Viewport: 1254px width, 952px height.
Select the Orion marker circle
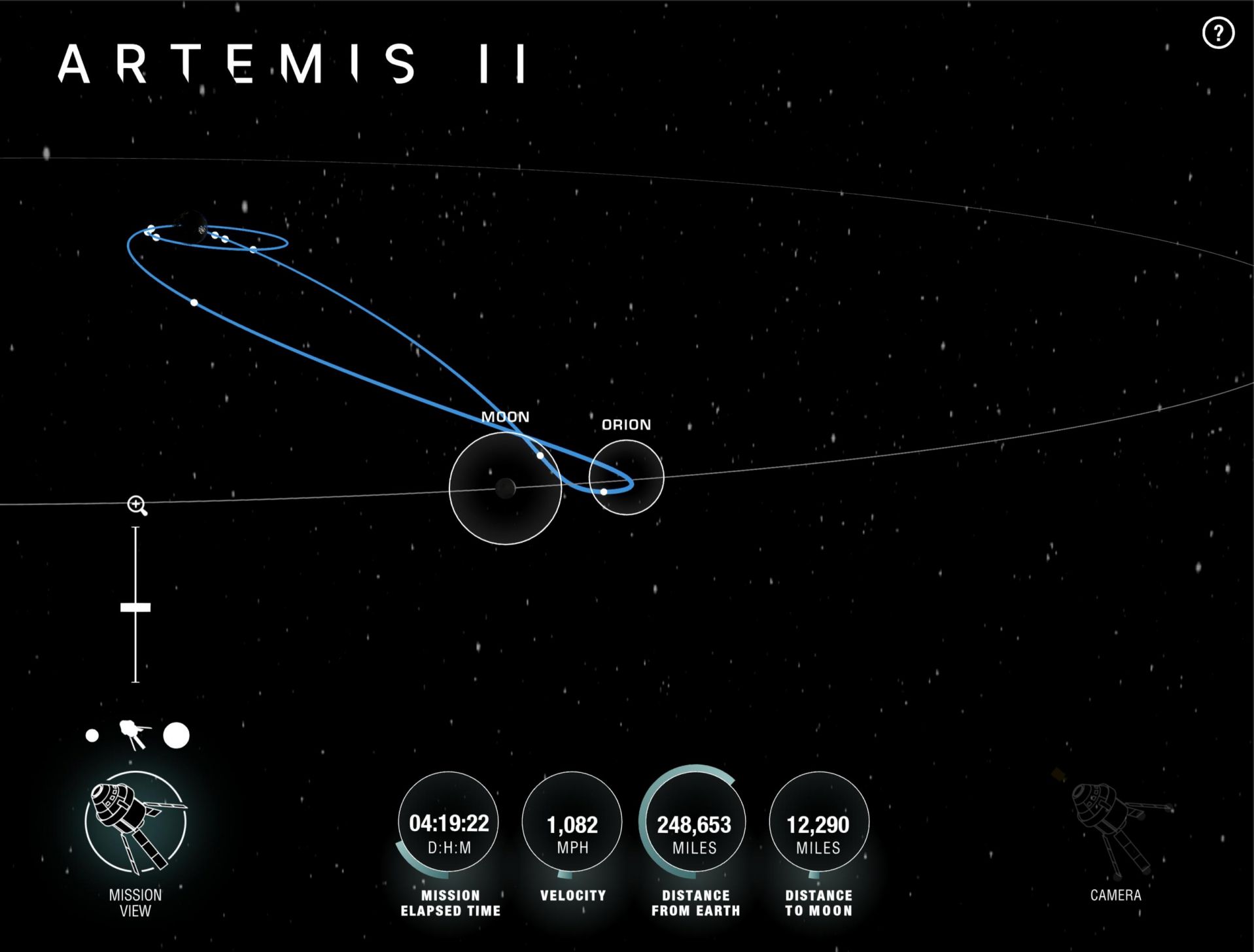[626, 477]
